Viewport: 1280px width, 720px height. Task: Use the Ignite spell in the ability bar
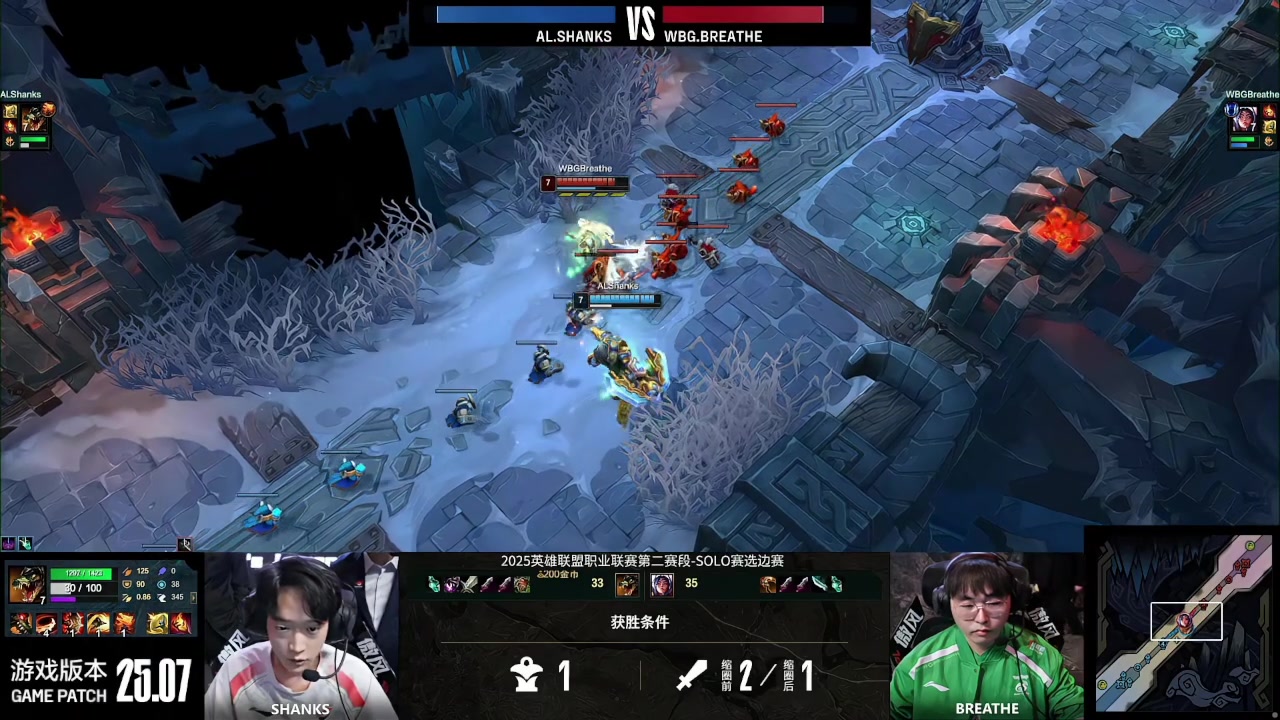pos(180,625)
